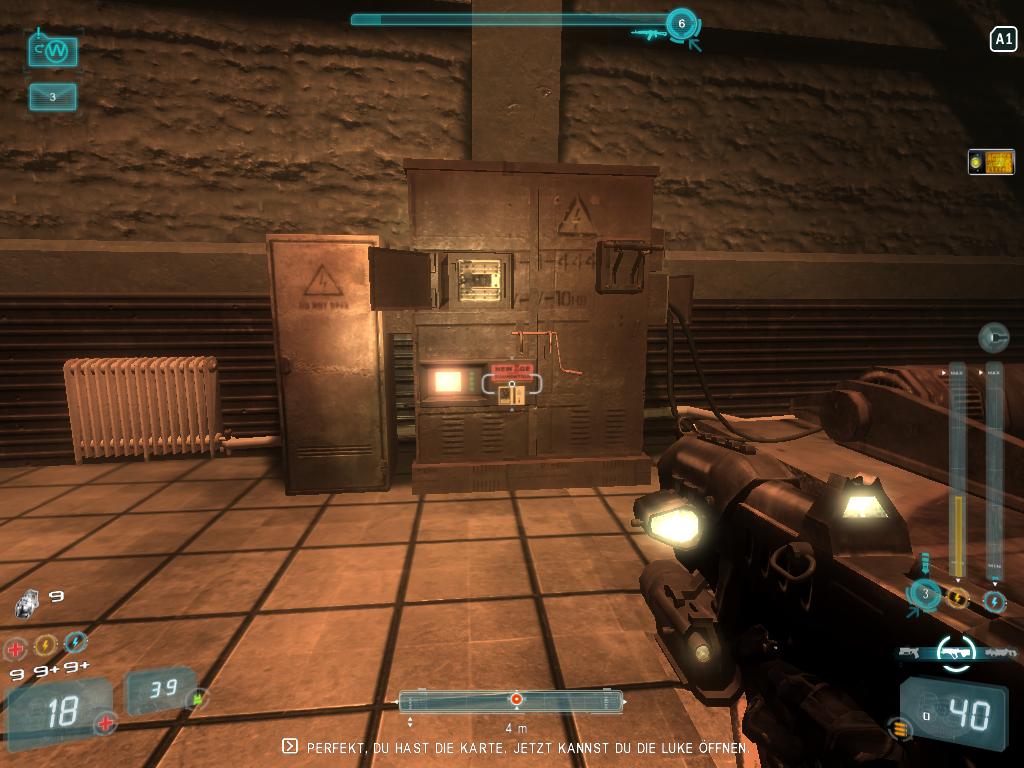Select the red cross medkit icon
The image size is (1024, 768).
point(16,648)
